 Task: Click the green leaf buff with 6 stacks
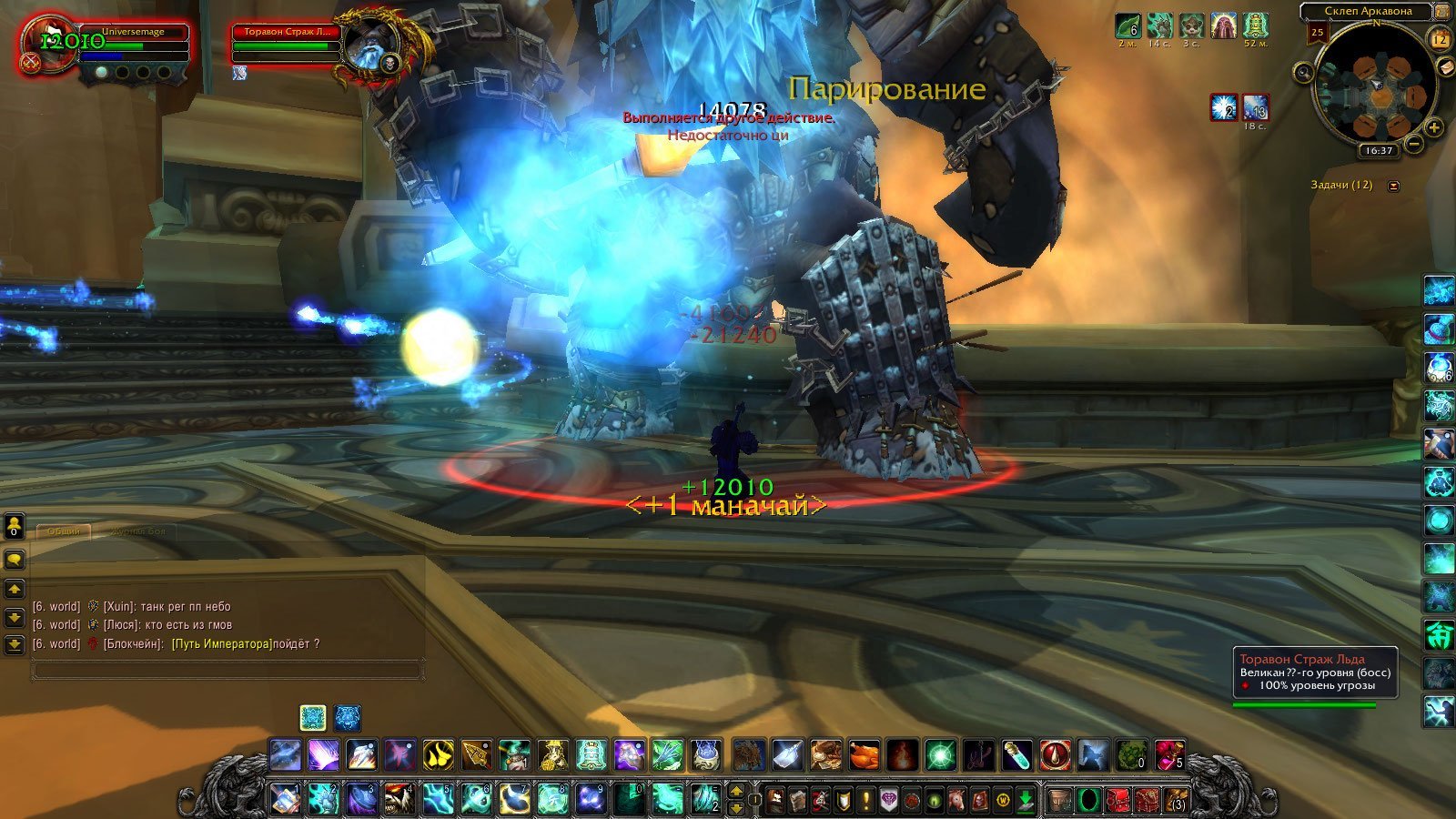(1128, 25)
